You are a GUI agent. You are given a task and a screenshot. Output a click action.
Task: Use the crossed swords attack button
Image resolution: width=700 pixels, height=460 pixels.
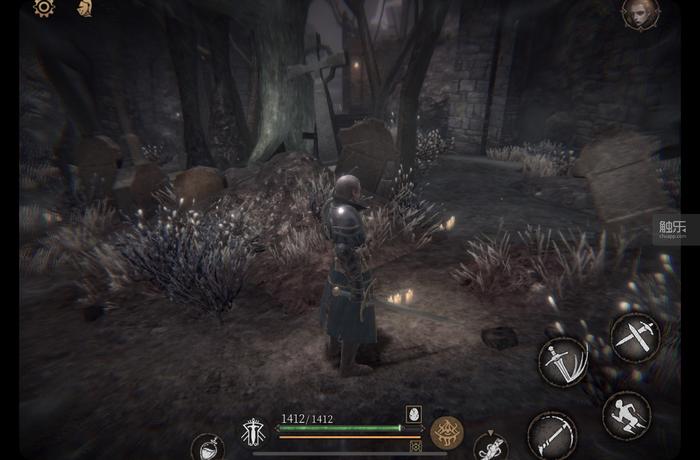coord(635,337)
